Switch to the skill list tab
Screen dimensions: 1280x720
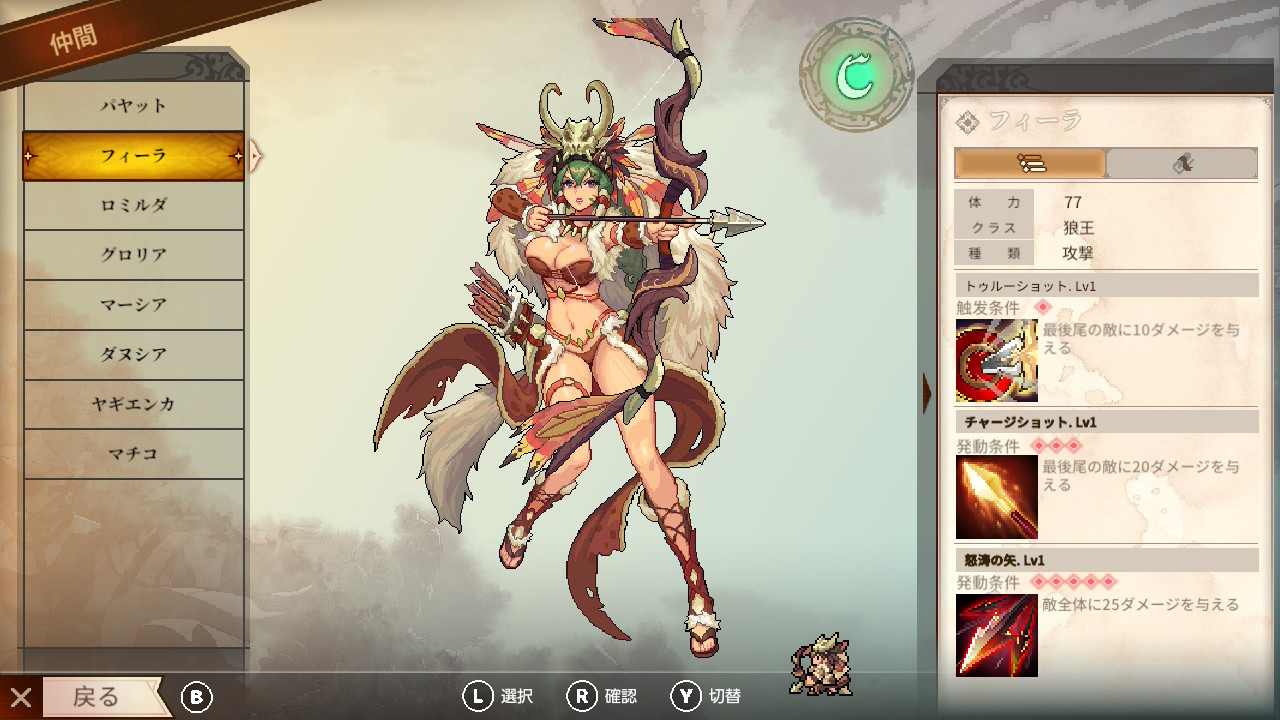tap(1030, 163)
